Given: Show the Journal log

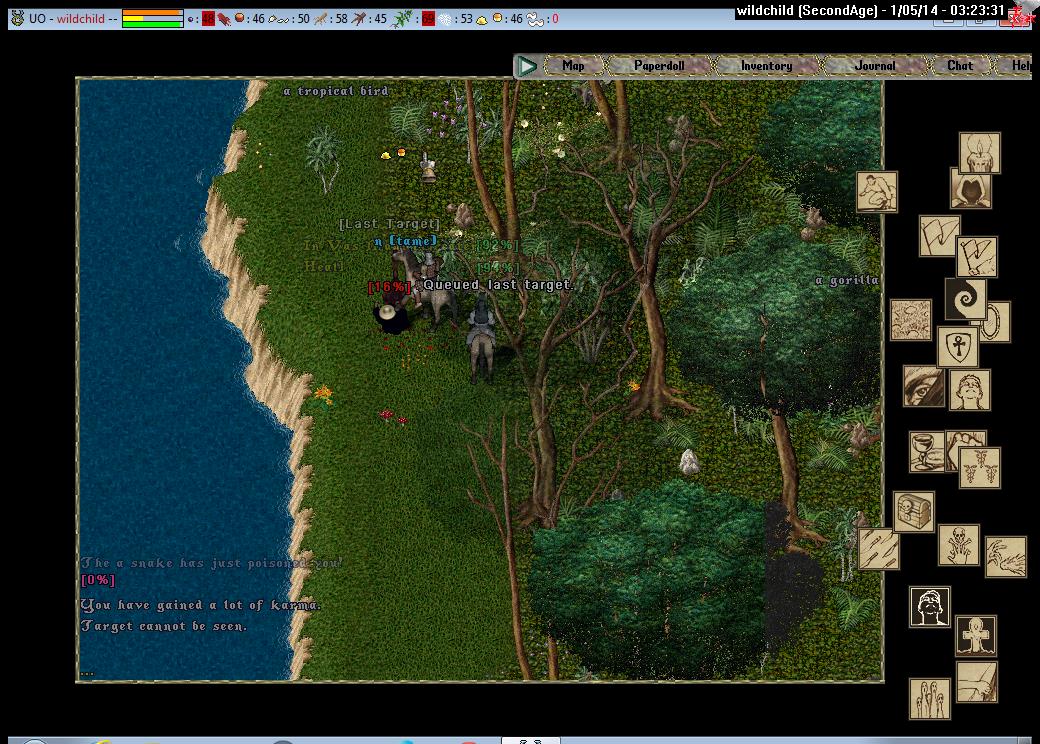Looking at the screenshot, I should pyautogui.click(x=875, y=66).
